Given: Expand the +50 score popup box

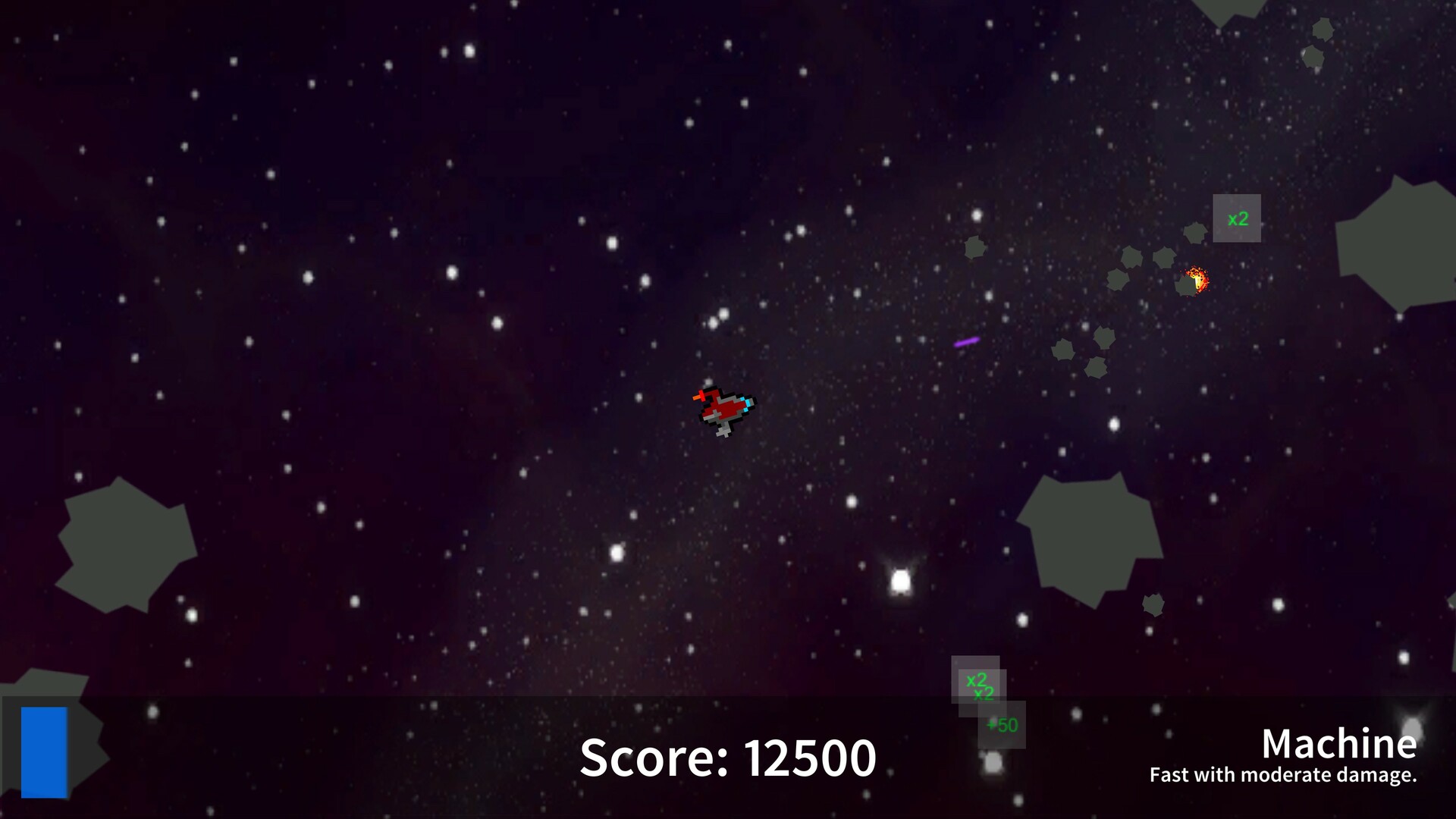Looking at the screenshot, I should 1001,725.
